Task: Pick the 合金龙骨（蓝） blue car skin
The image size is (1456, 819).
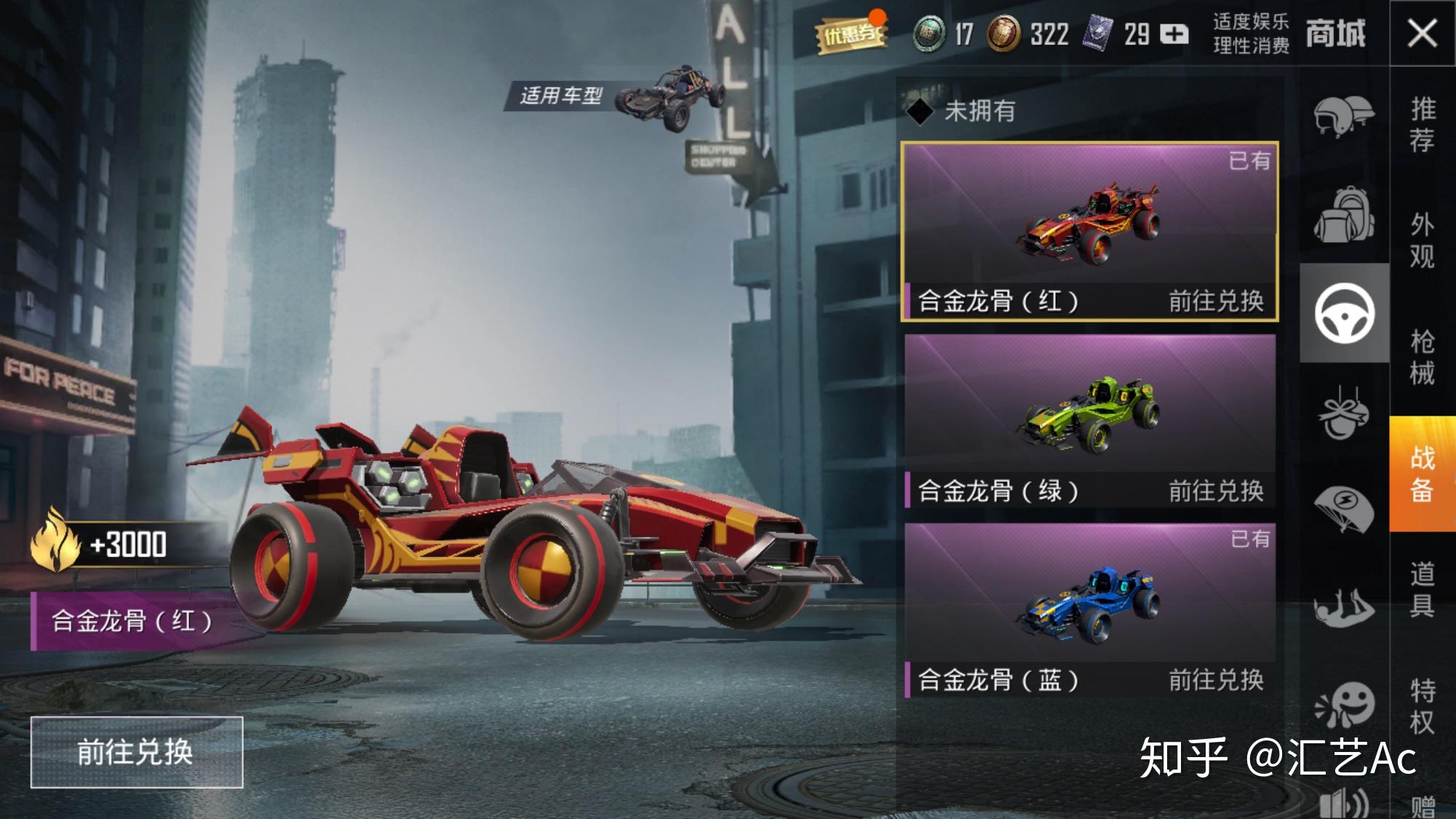Action: tap(1089, 610)
